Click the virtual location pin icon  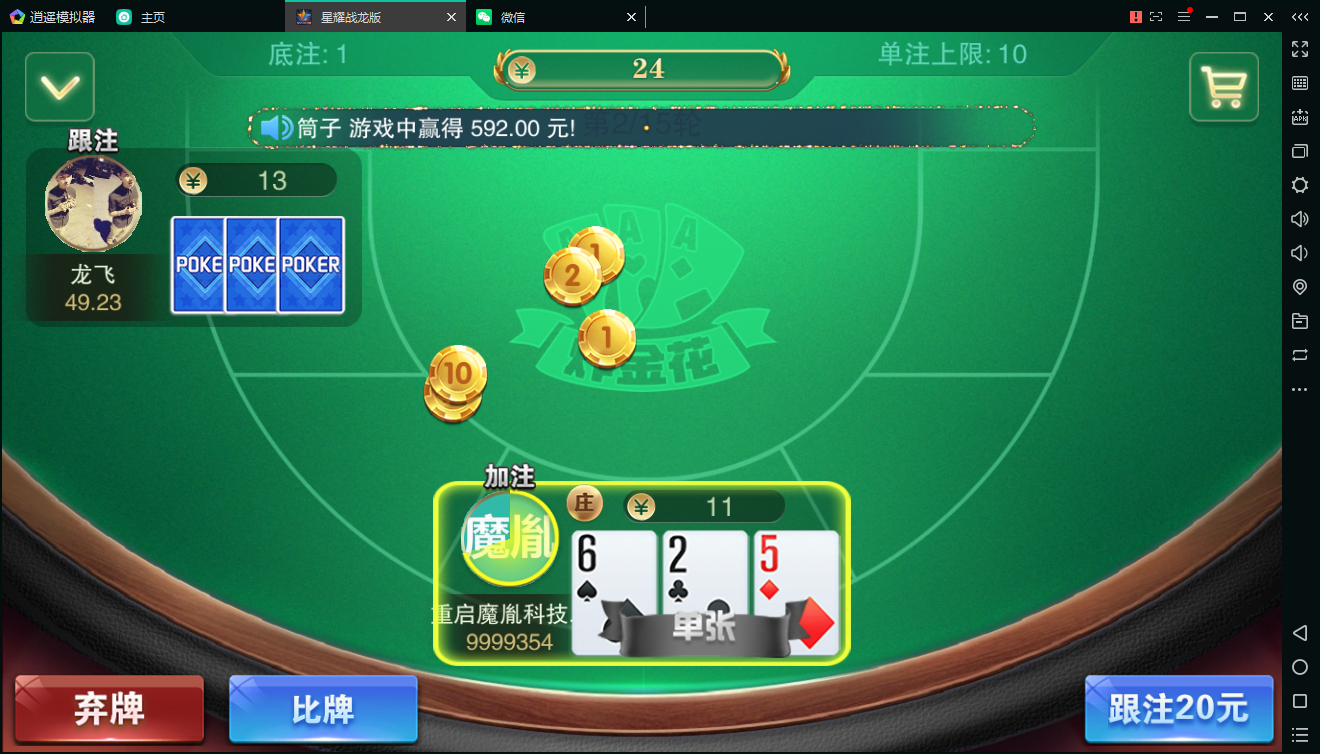click(1300, 286)
